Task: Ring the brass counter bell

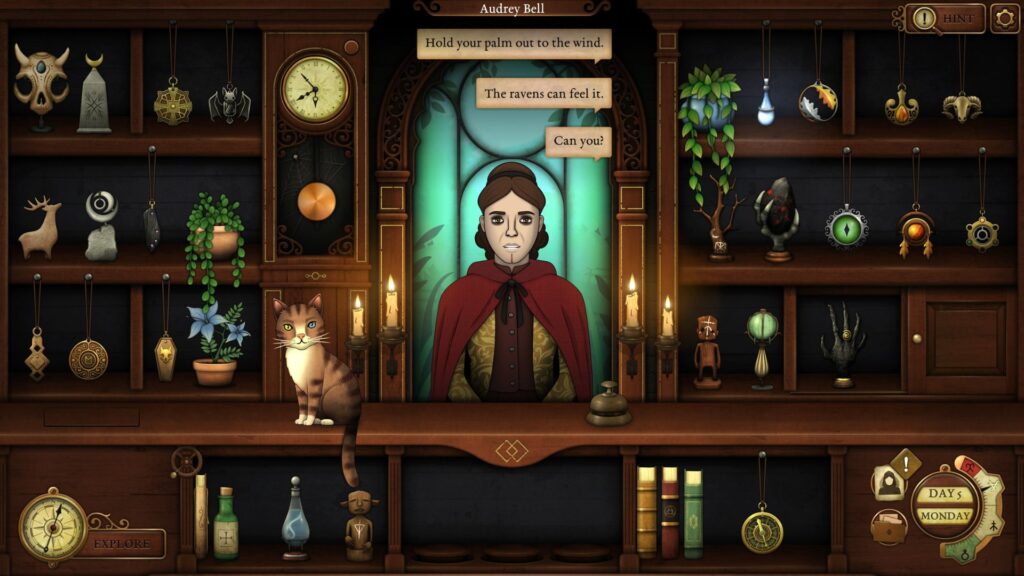Action: click(x=608, y=405)
